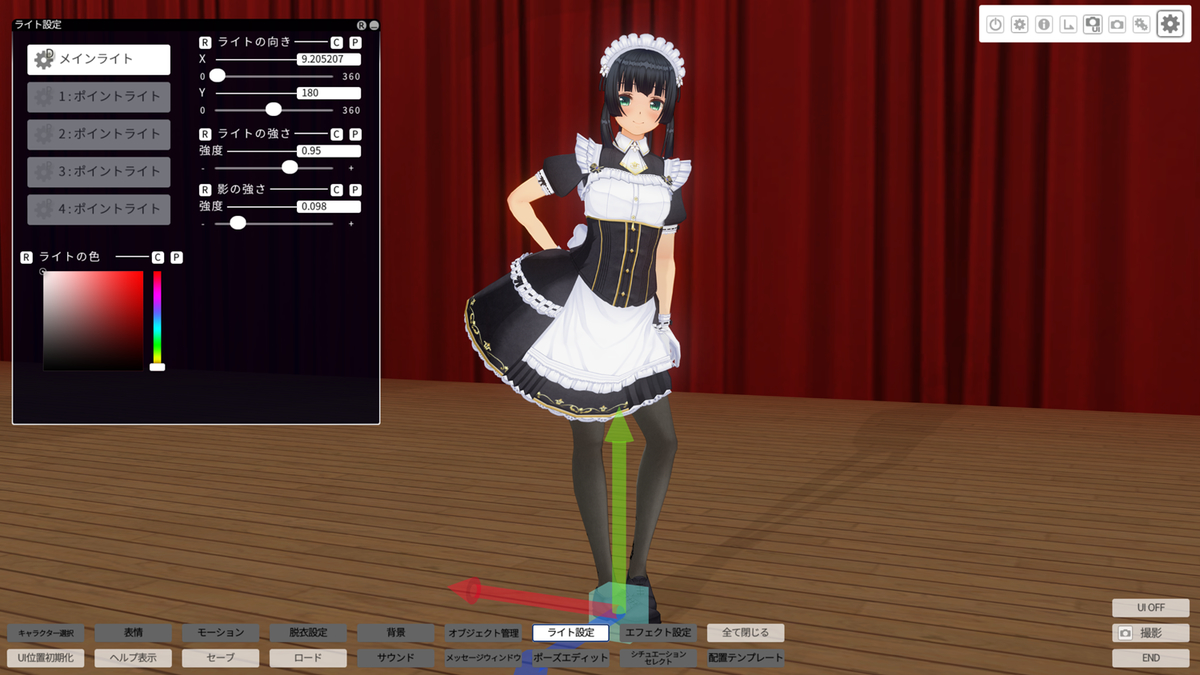Click the 撮影 capture button
This screenshot has width=1200, height=675.
pos(1150,633)
